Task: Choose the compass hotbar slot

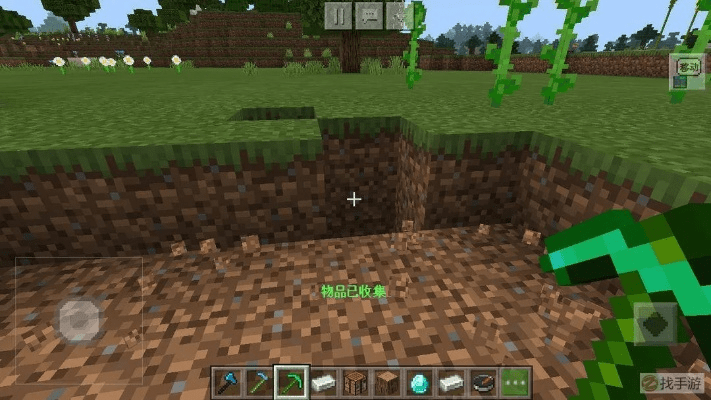Action: (483, 382)
